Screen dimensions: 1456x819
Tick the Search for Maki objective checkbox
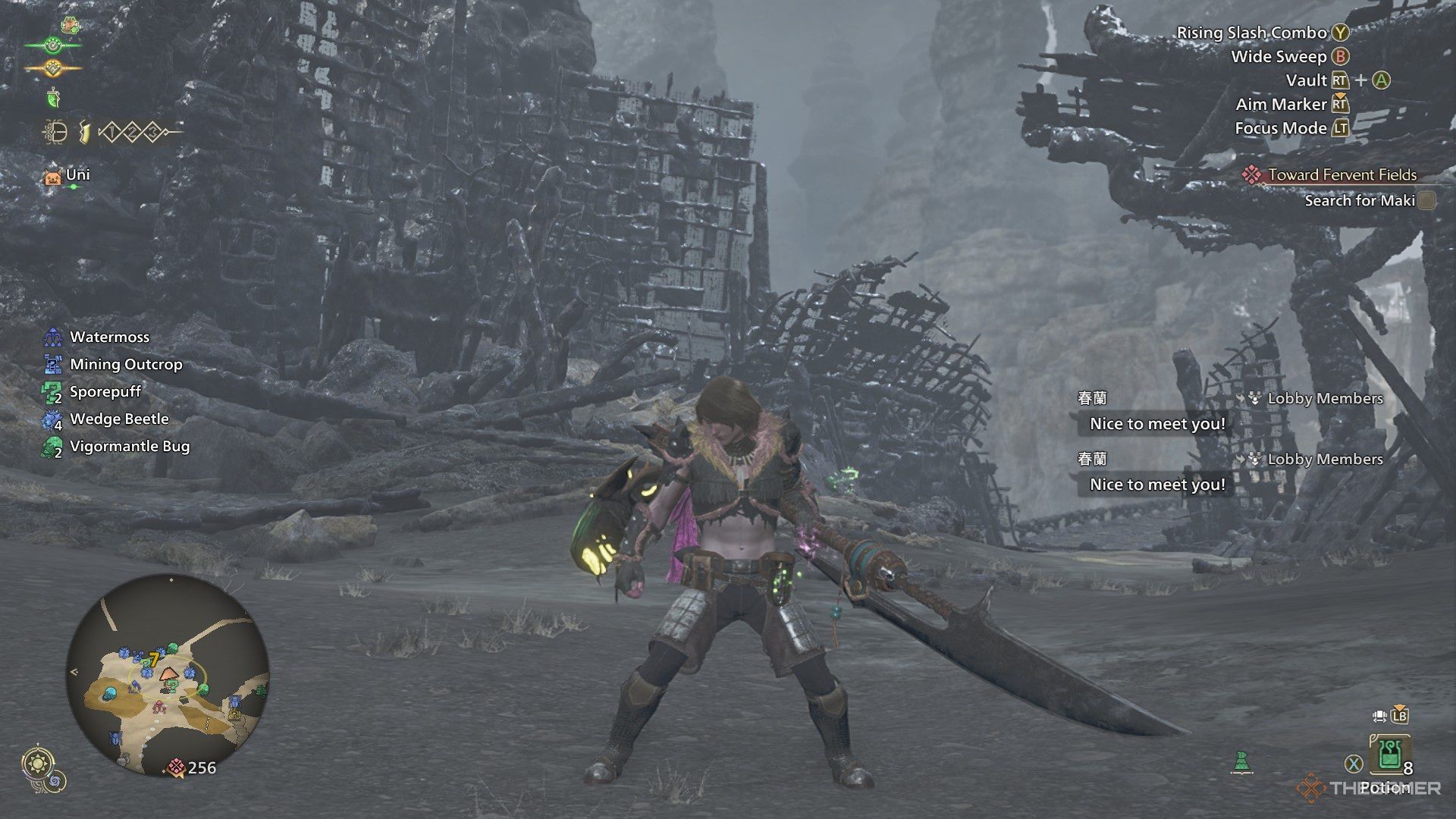tap(1426, 201)
